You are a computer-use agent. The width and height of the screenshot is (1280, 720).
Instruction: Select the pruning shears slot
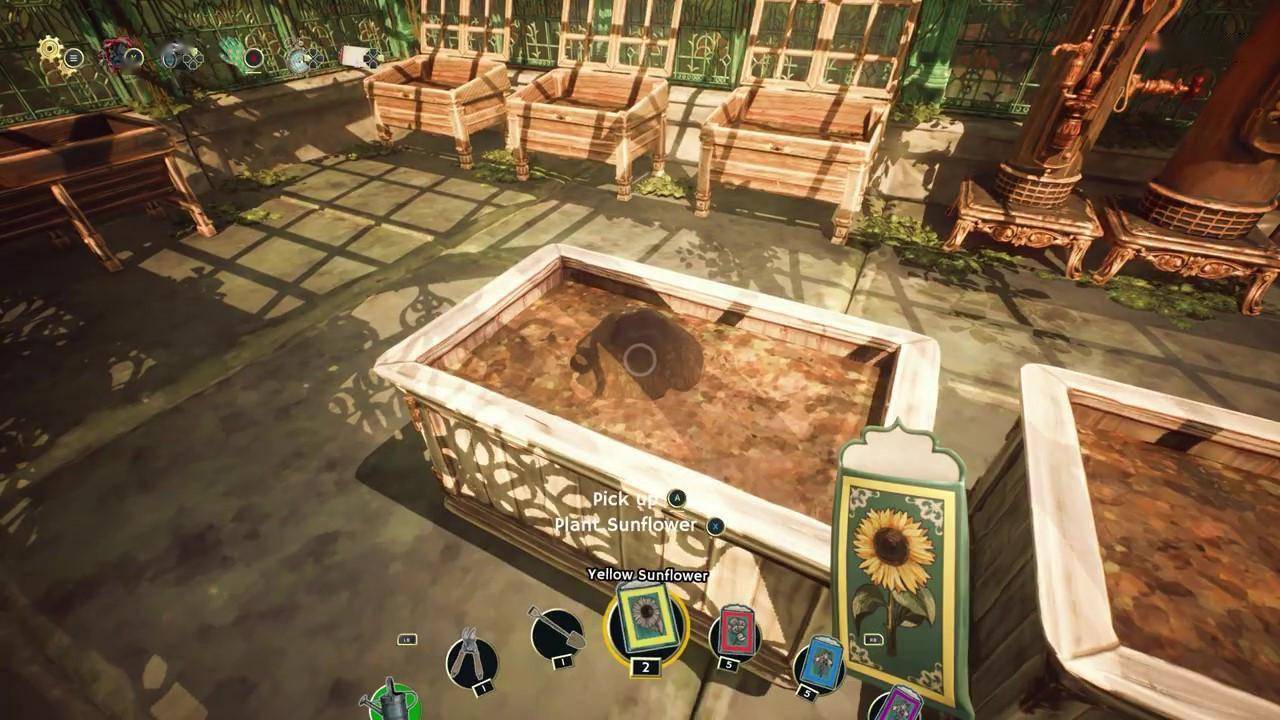point(471,658)
